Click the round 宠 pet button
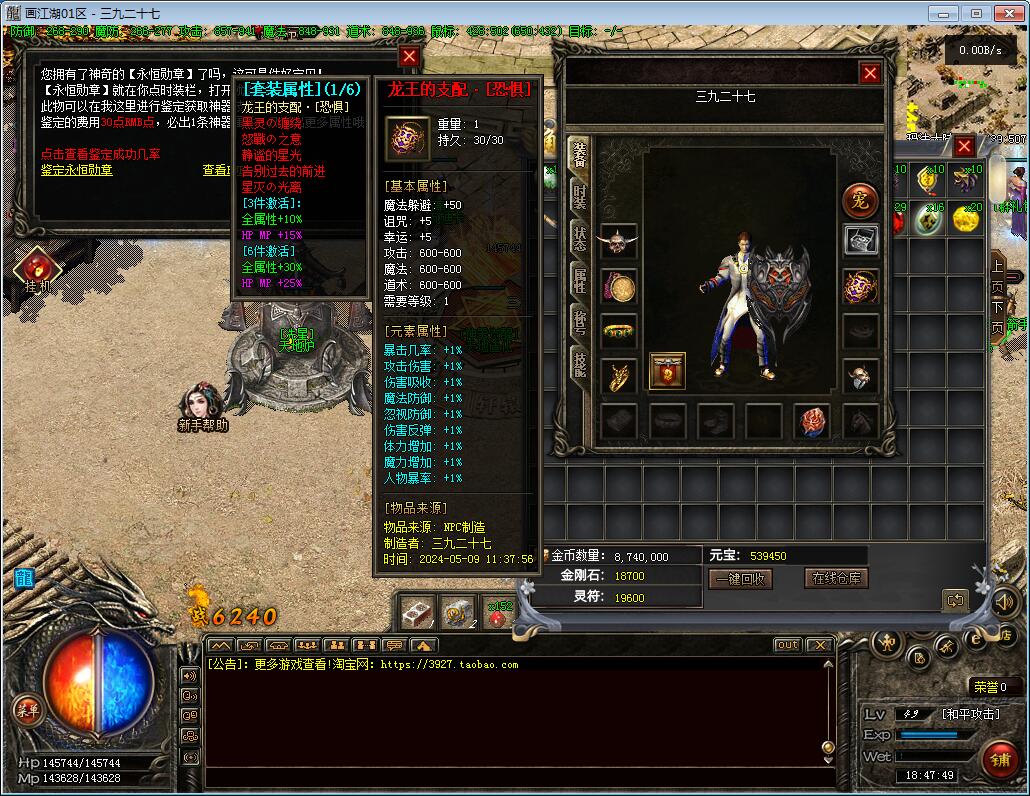This screenshot has width=1030, height=796. pyautogui.click(x=860, y=200)
